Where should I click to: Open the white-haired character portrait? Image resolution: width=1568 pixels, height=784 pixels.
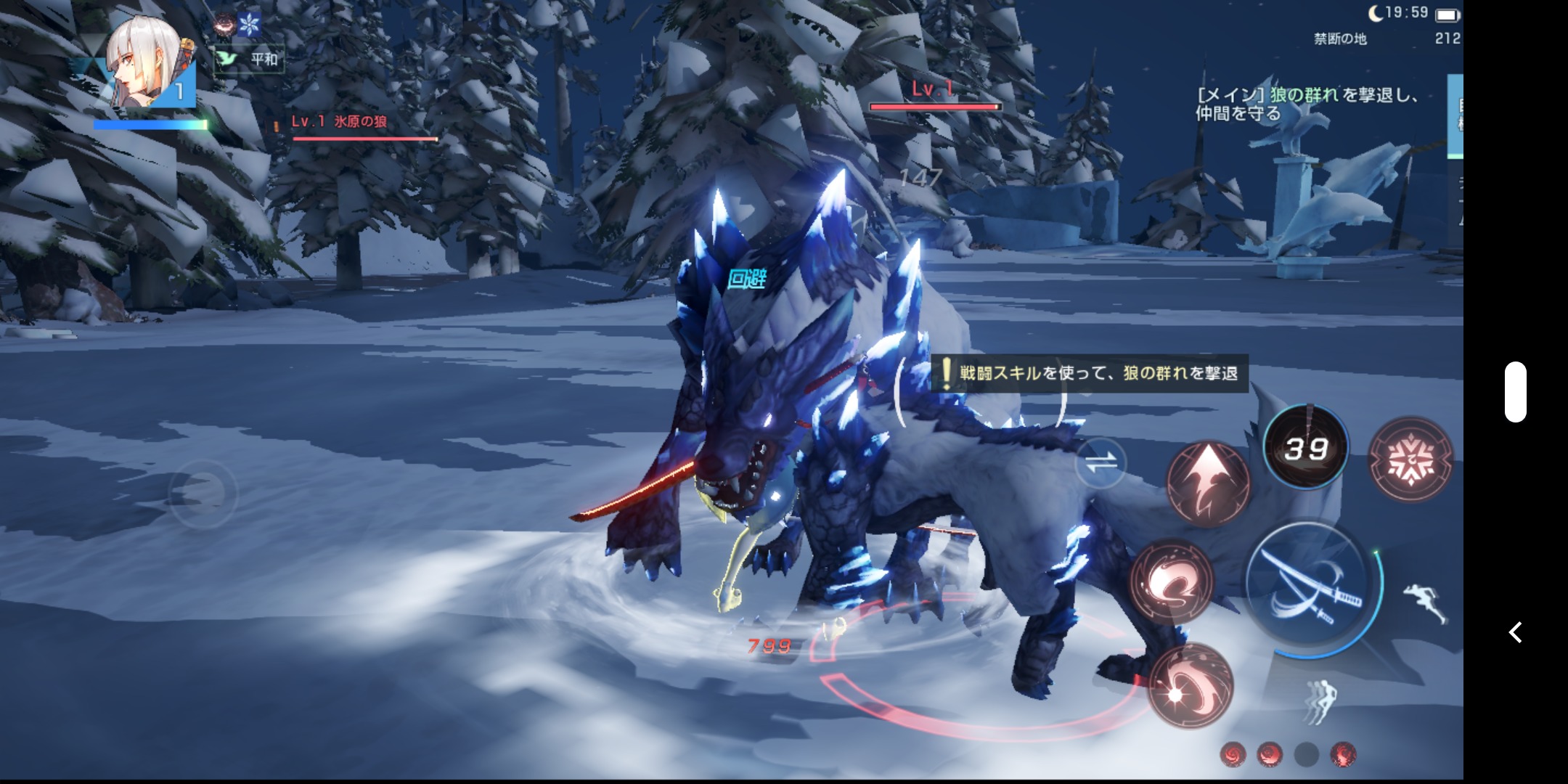pos(146,64)
